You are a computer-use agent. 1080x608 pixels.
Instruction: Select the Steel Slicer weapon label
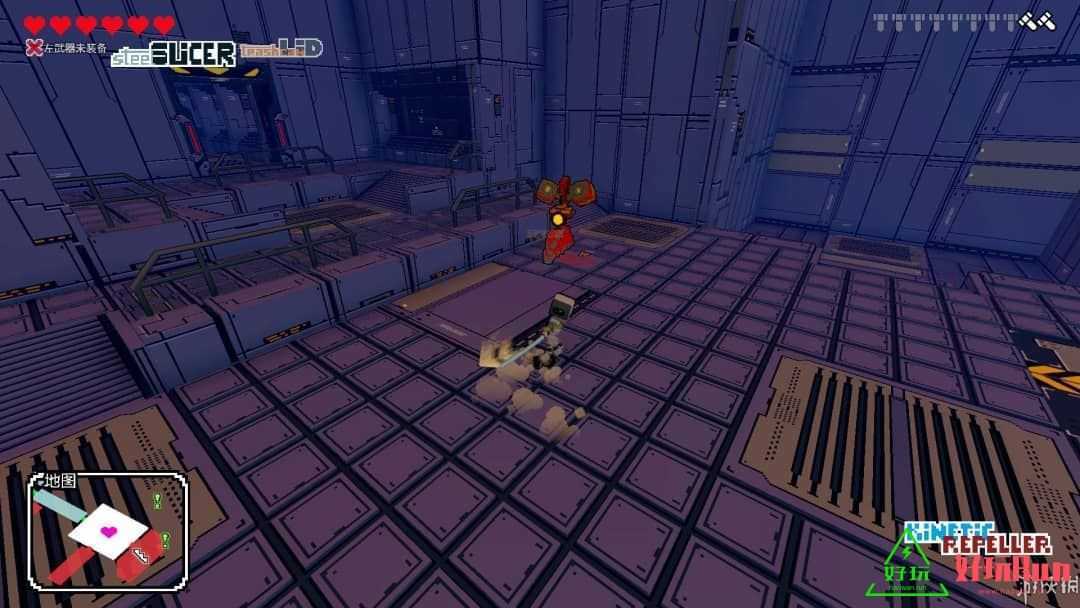coord(174,53)
